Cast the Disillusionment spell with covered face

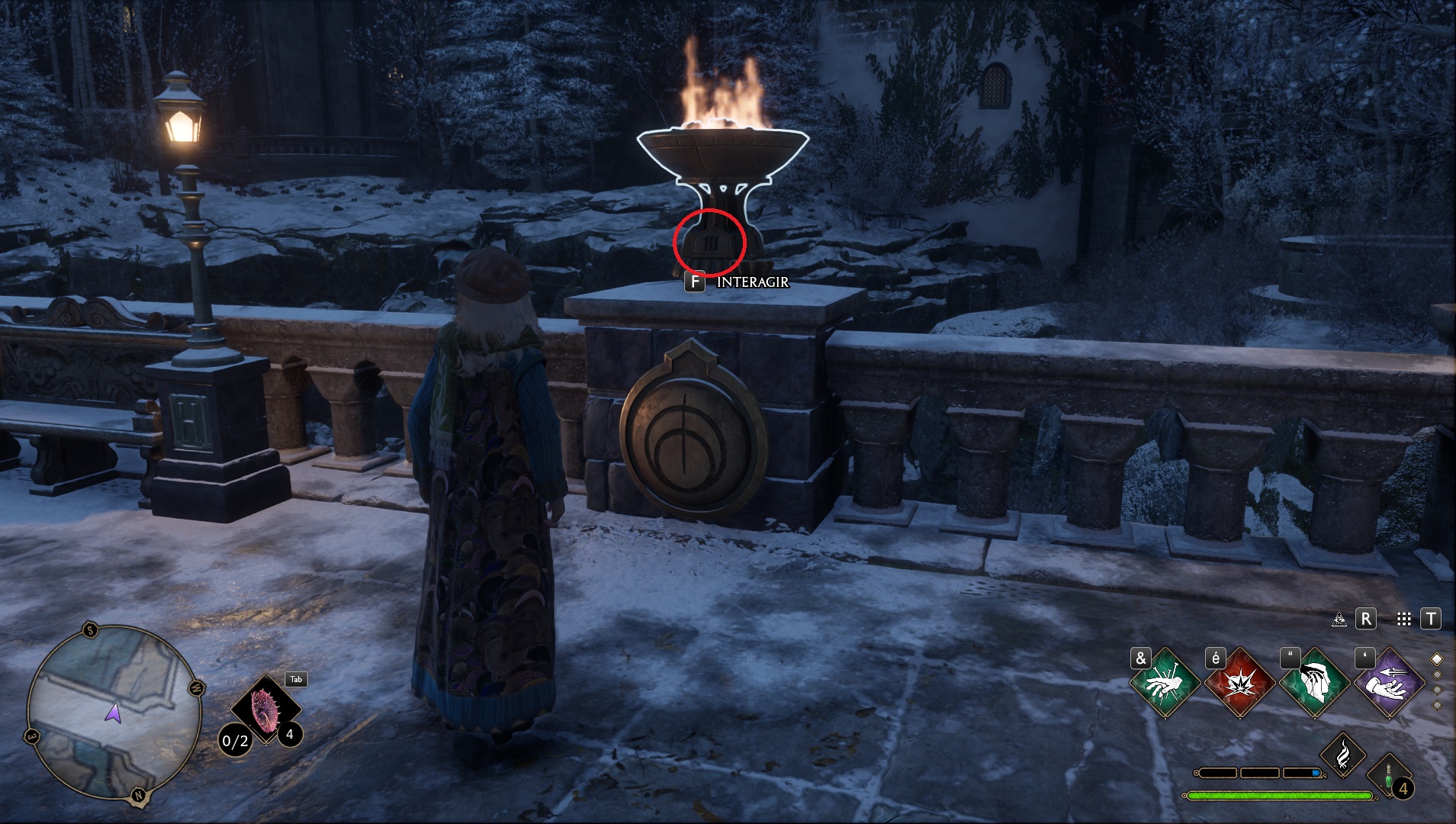[1315, 683]
